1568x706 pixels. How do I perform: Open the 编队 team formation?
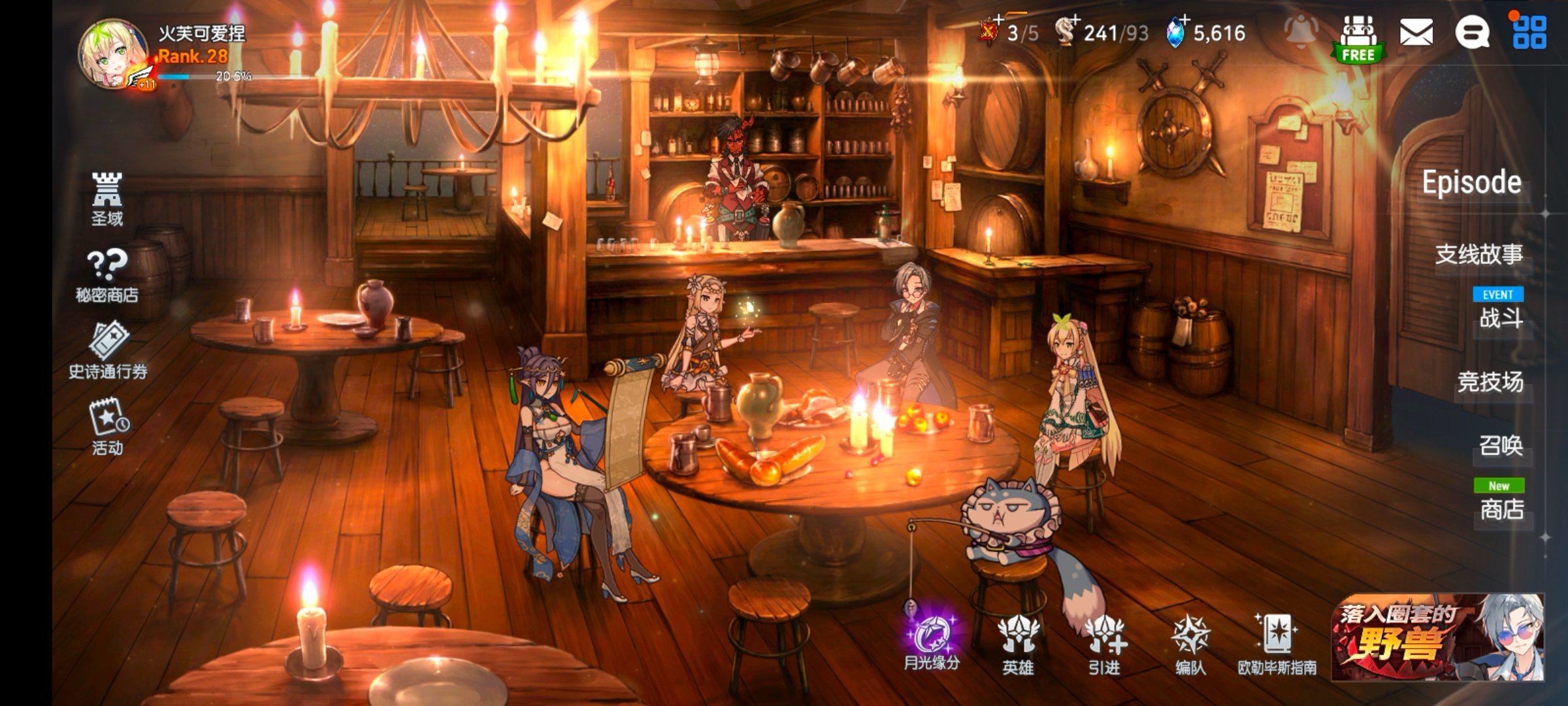[x=1190, y=645]
